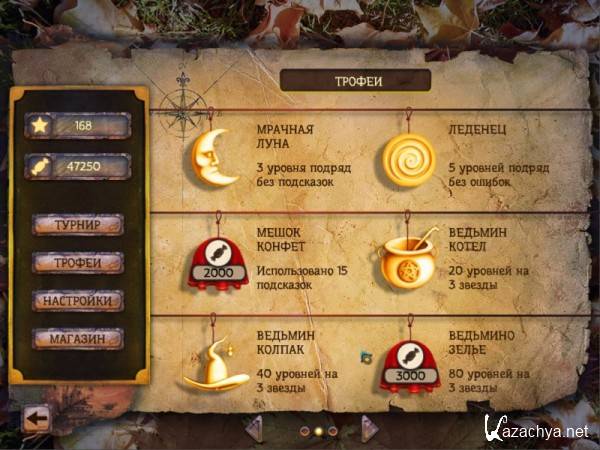Show the next trophies page
Viewport: 600px width, 450px height.
point(369,428)
